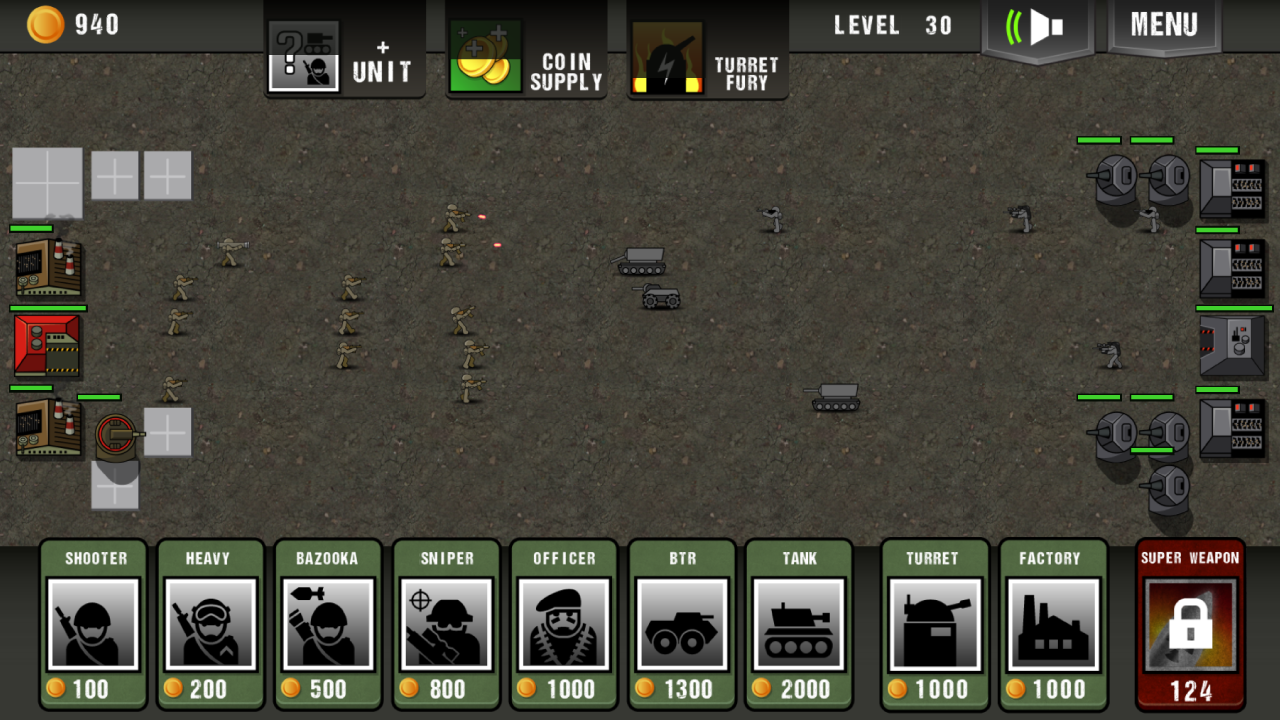
Task: Select the targeting reticle on the battlefield
Action: click(113, 432)
